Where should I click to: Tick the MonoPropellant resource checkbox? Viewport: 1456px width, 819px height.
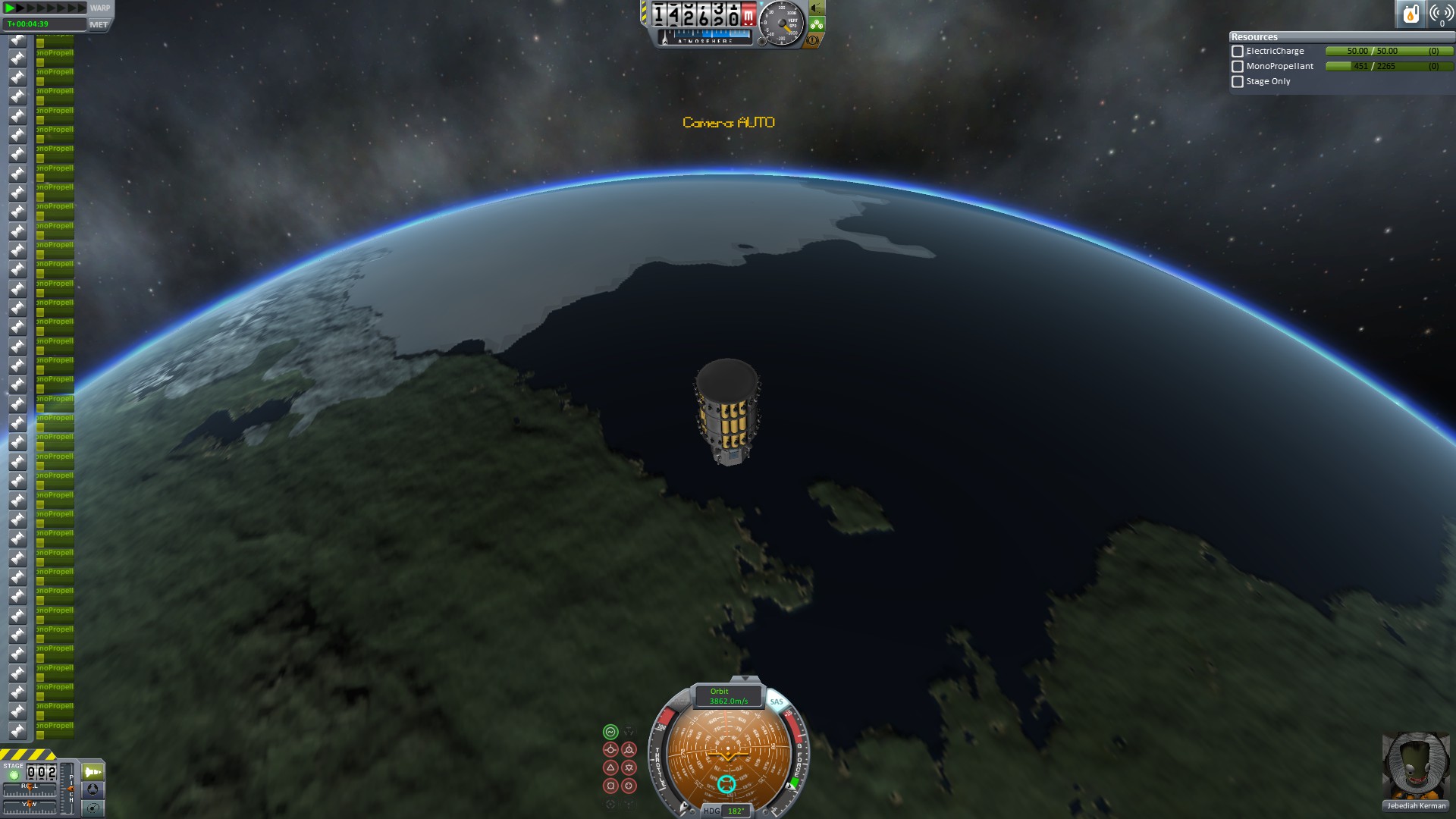coord(1238,67)
